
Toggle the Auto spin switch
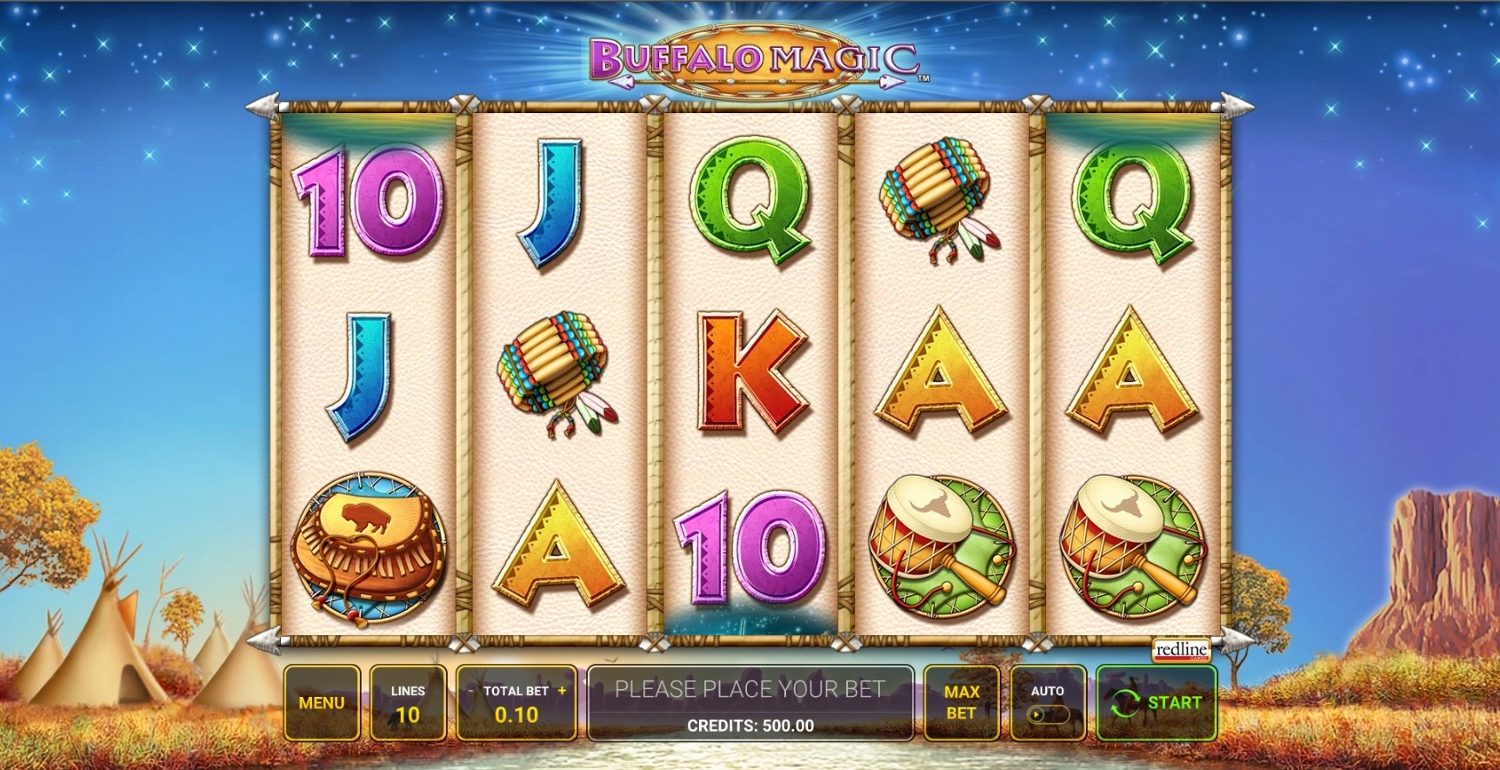coord(1048,714)
